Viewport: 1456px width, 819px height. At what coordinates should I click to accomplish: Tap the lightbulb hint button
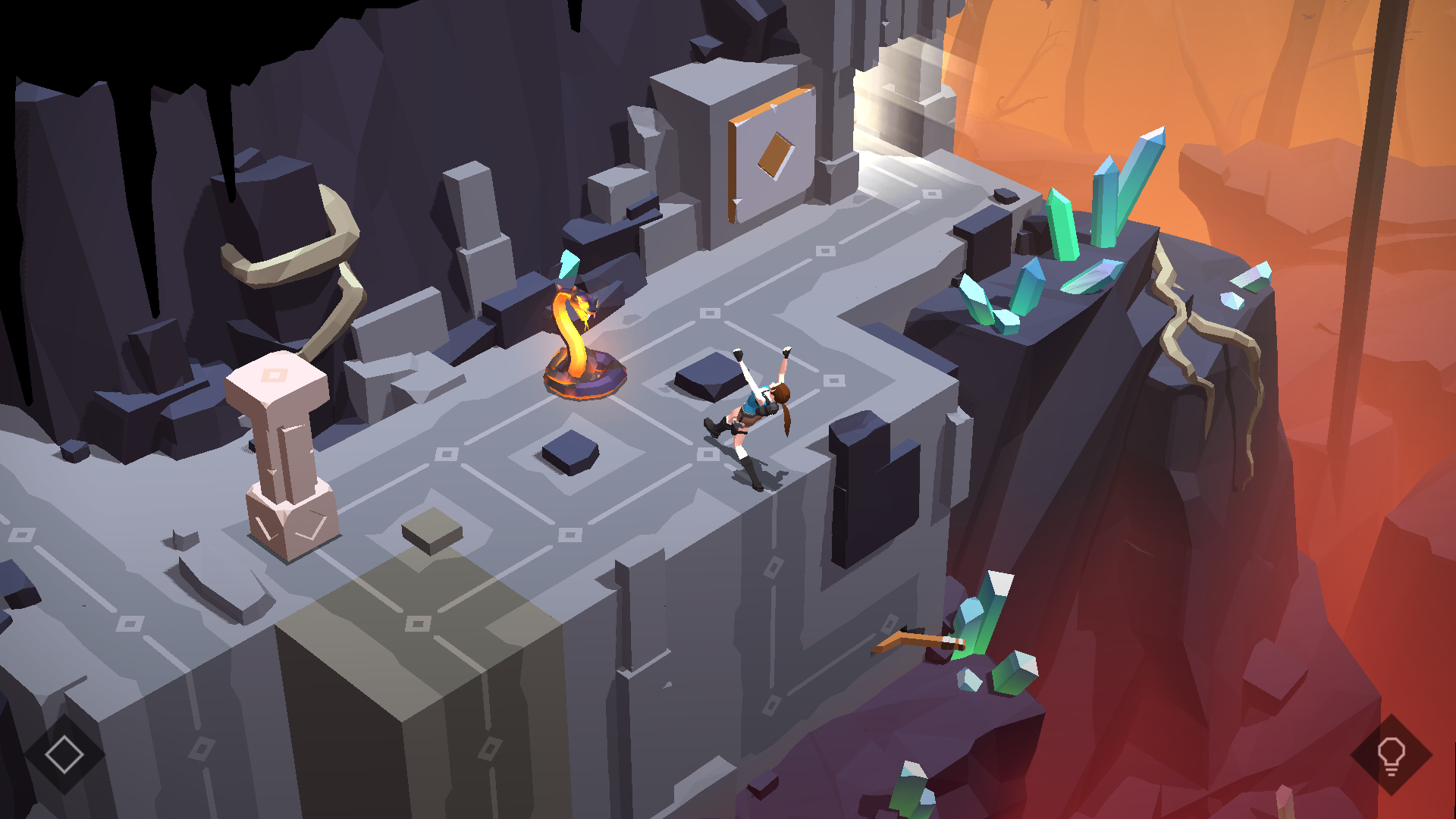click(1391, 755)
